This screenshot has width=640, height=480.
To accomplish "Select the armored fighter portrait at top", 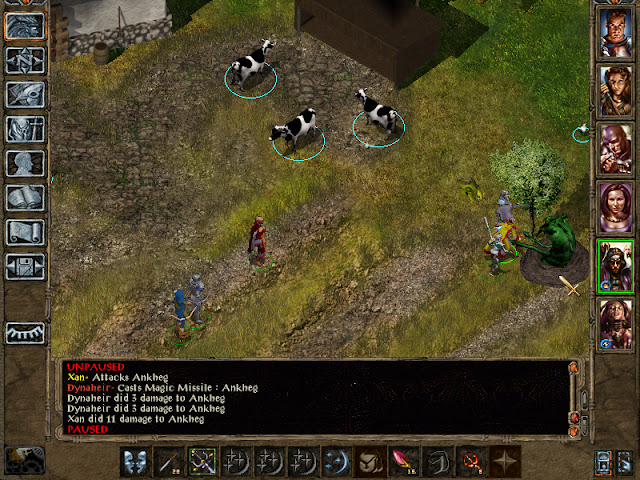I will (614, 33).
